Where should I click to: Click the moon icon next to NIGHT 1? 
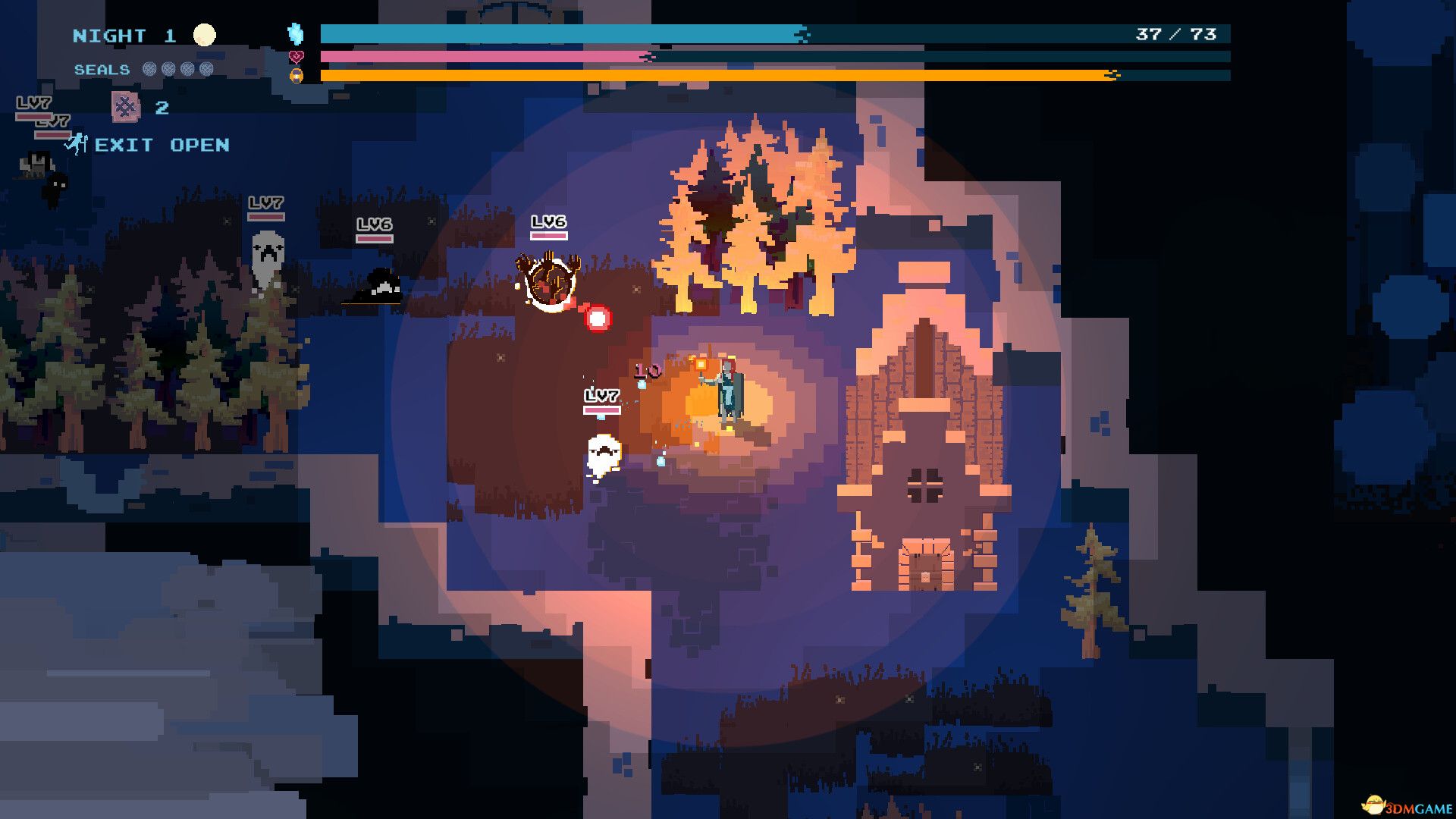[205, 34]
